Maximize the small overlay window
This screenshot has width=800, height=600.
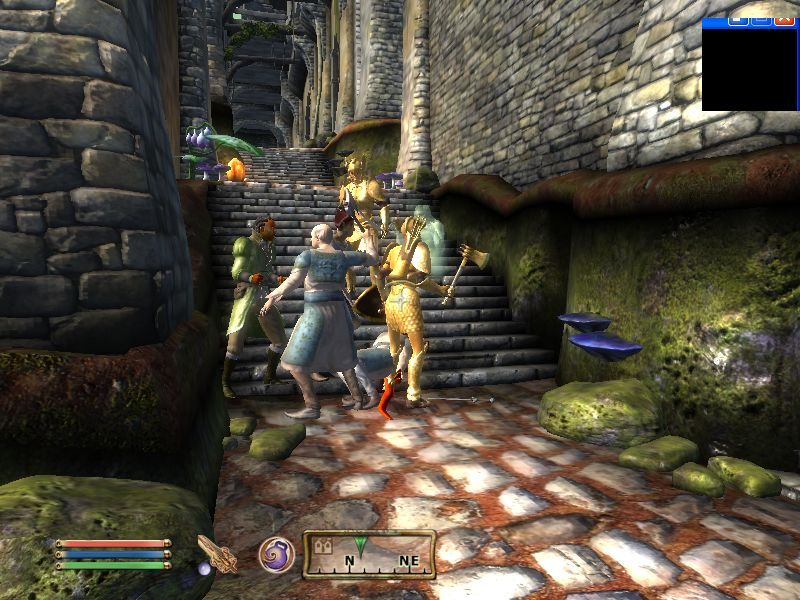point(763,18)
